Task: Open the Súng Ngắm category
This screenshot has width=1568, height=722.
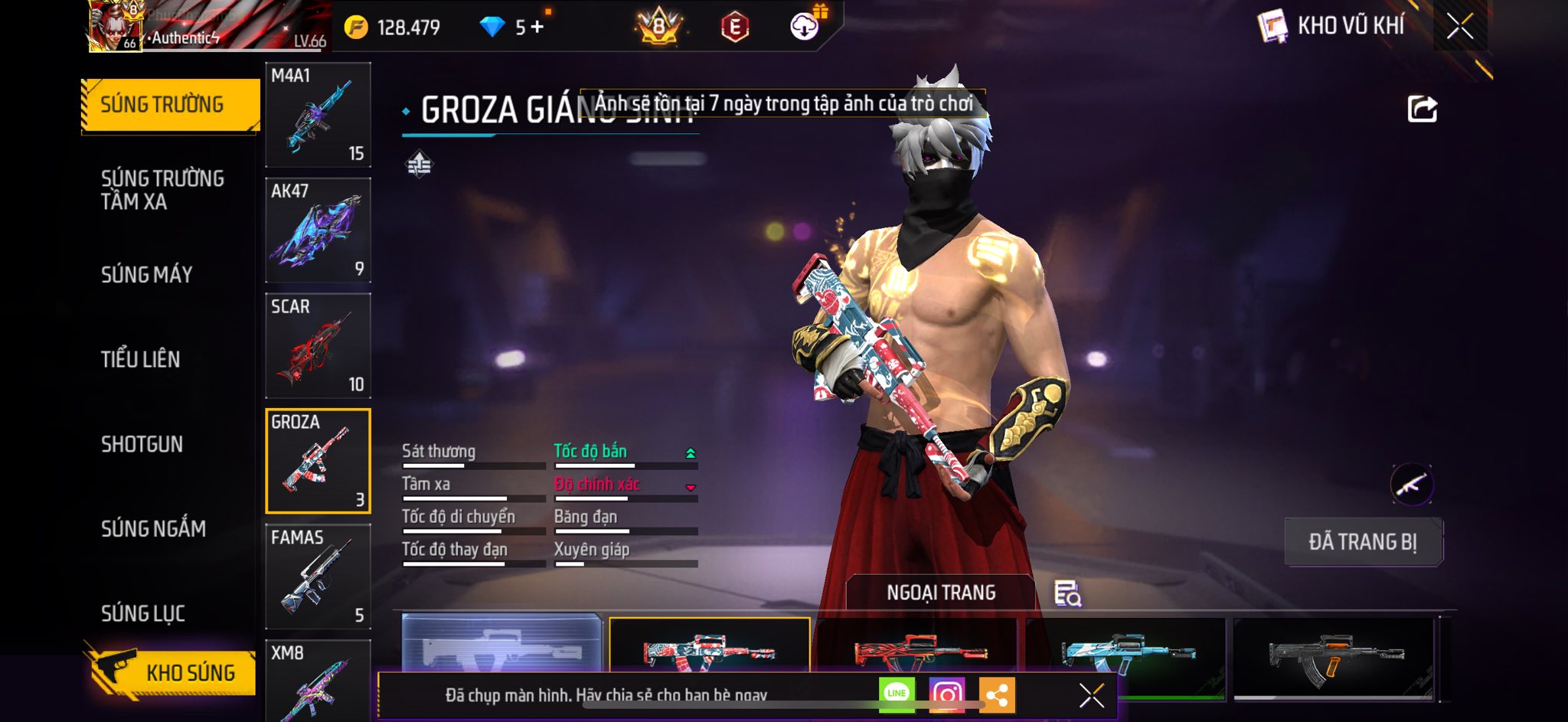Action: pos(154,528)
